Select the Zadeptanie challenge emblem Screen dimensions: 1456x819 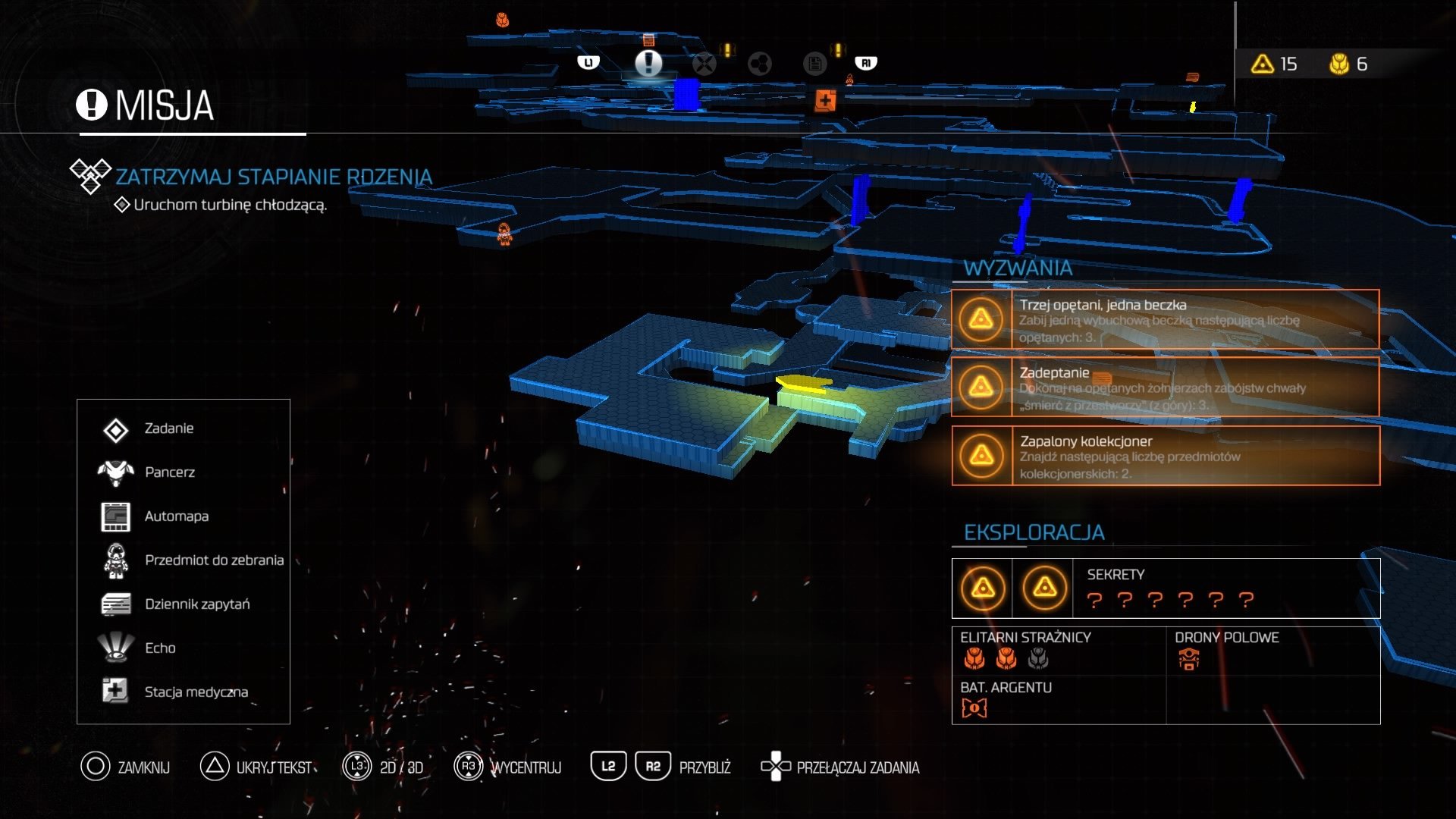coord(981,385)
